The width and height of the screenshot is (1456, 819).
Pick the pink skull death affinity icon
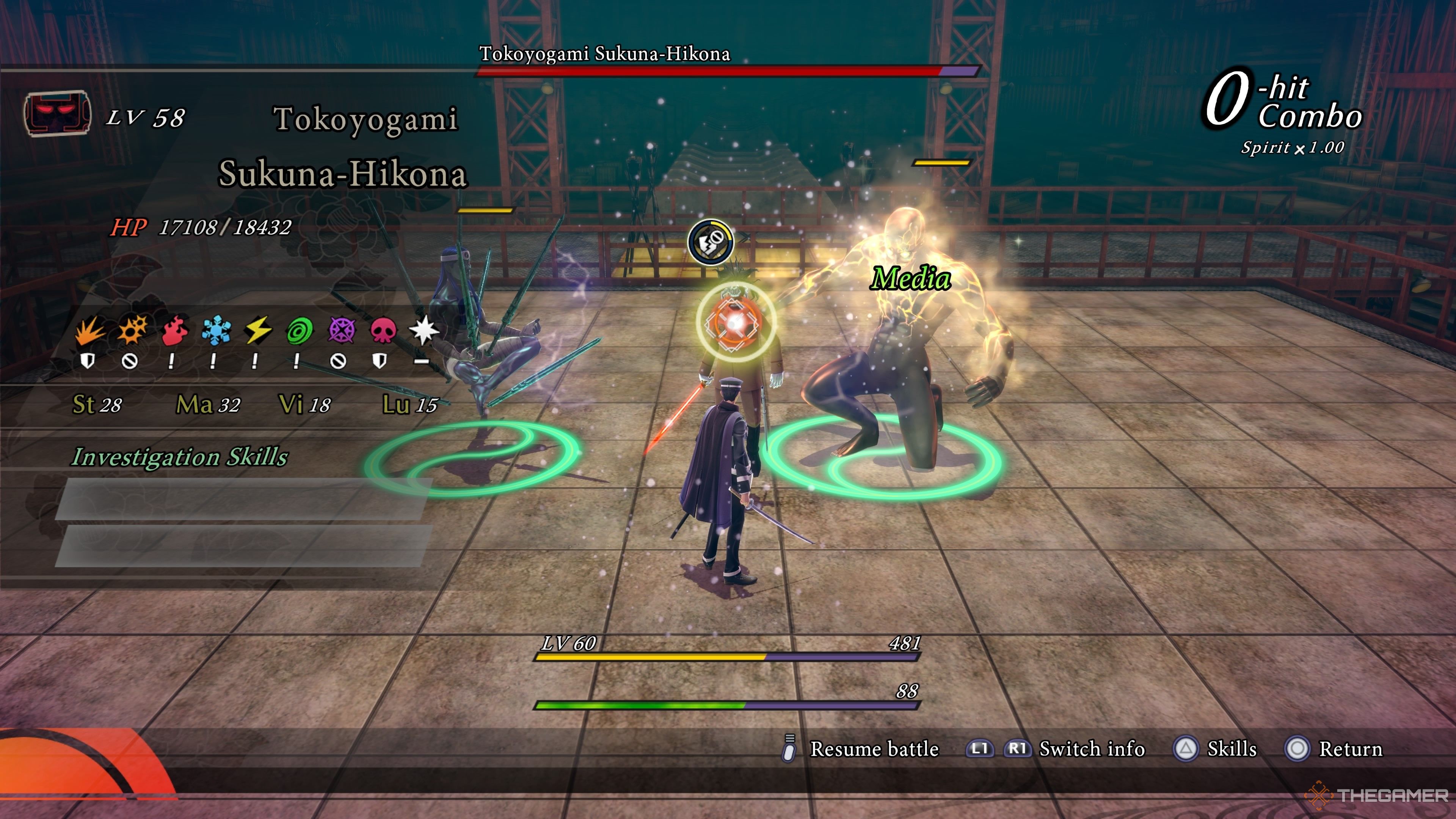click(x=383, y=330)
